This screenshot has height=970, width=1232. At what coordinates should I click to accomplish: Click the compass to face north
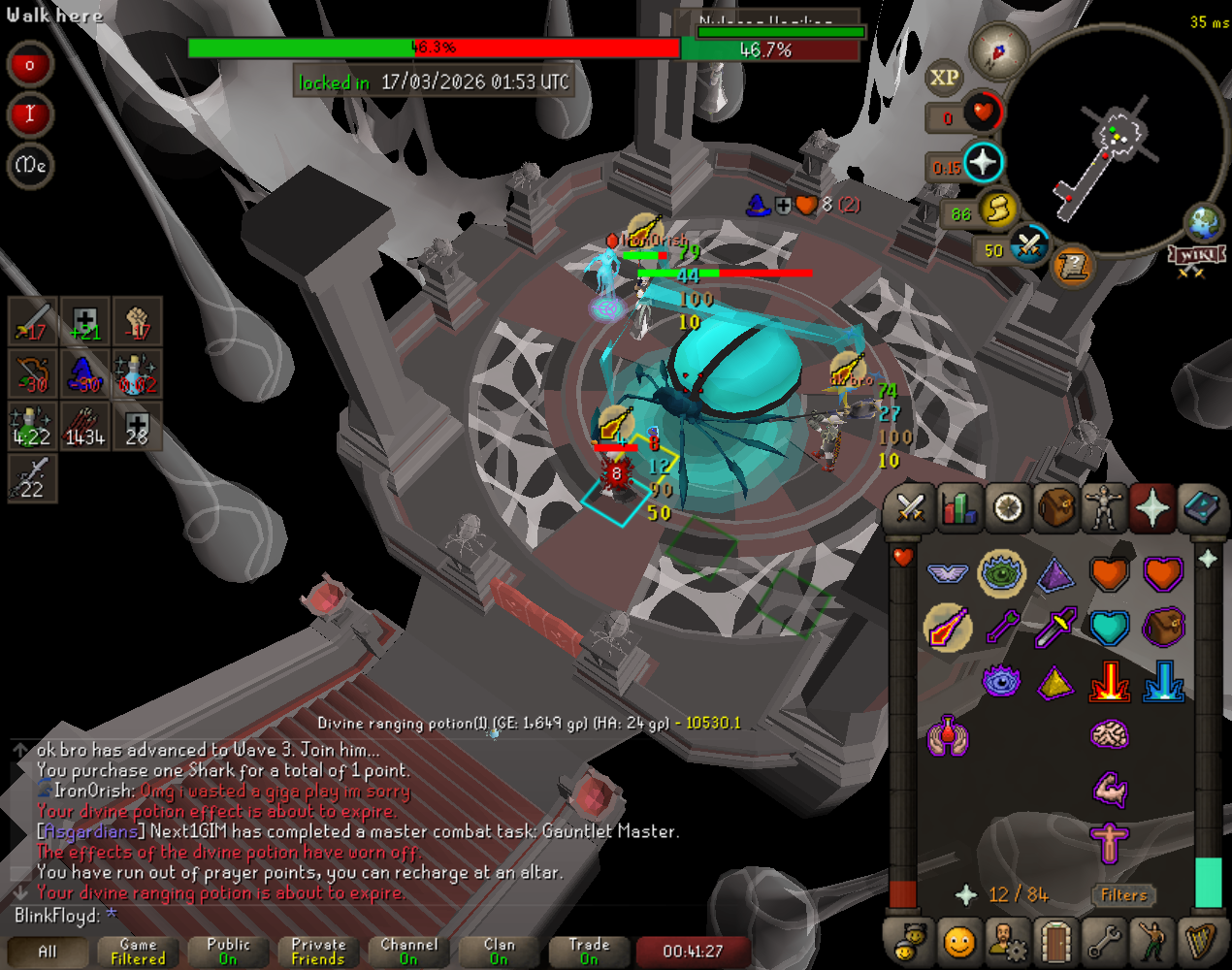998,50
